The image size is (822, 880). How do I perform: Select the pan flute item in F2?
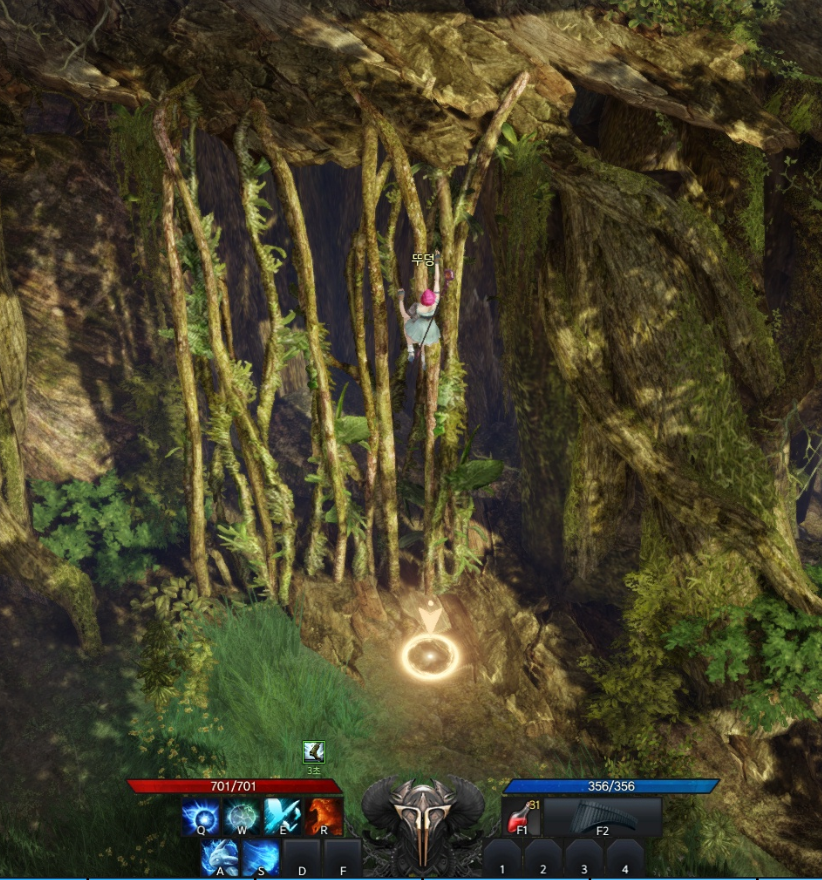coord(602,816)
